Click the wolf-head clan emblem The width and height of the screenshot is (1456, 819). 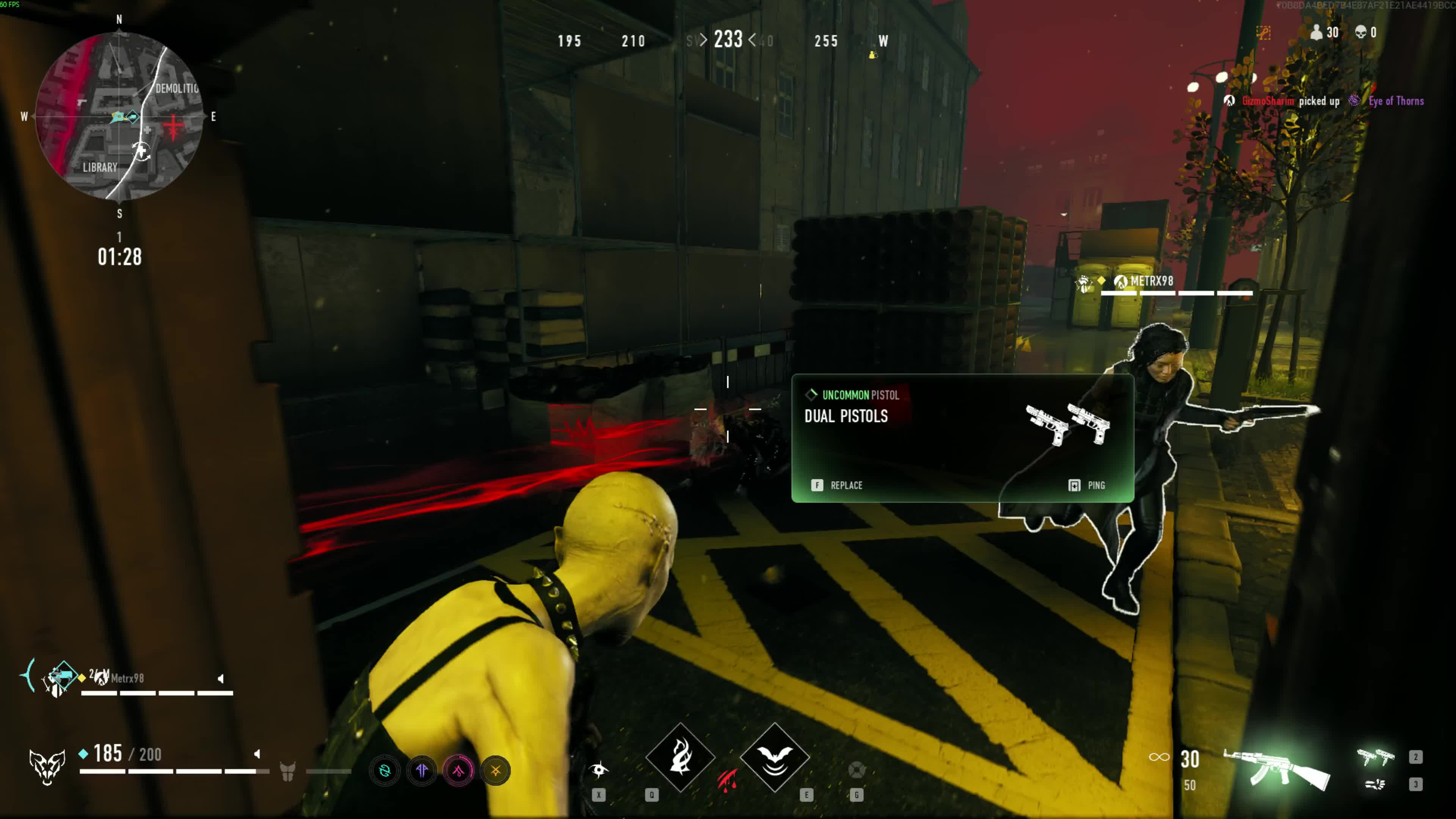(x=47, y=766)
